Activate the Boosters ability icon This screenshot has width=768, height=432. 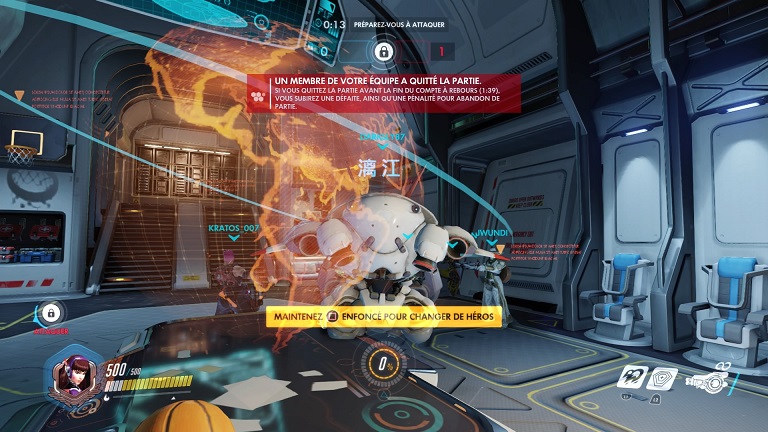(632, 377)
